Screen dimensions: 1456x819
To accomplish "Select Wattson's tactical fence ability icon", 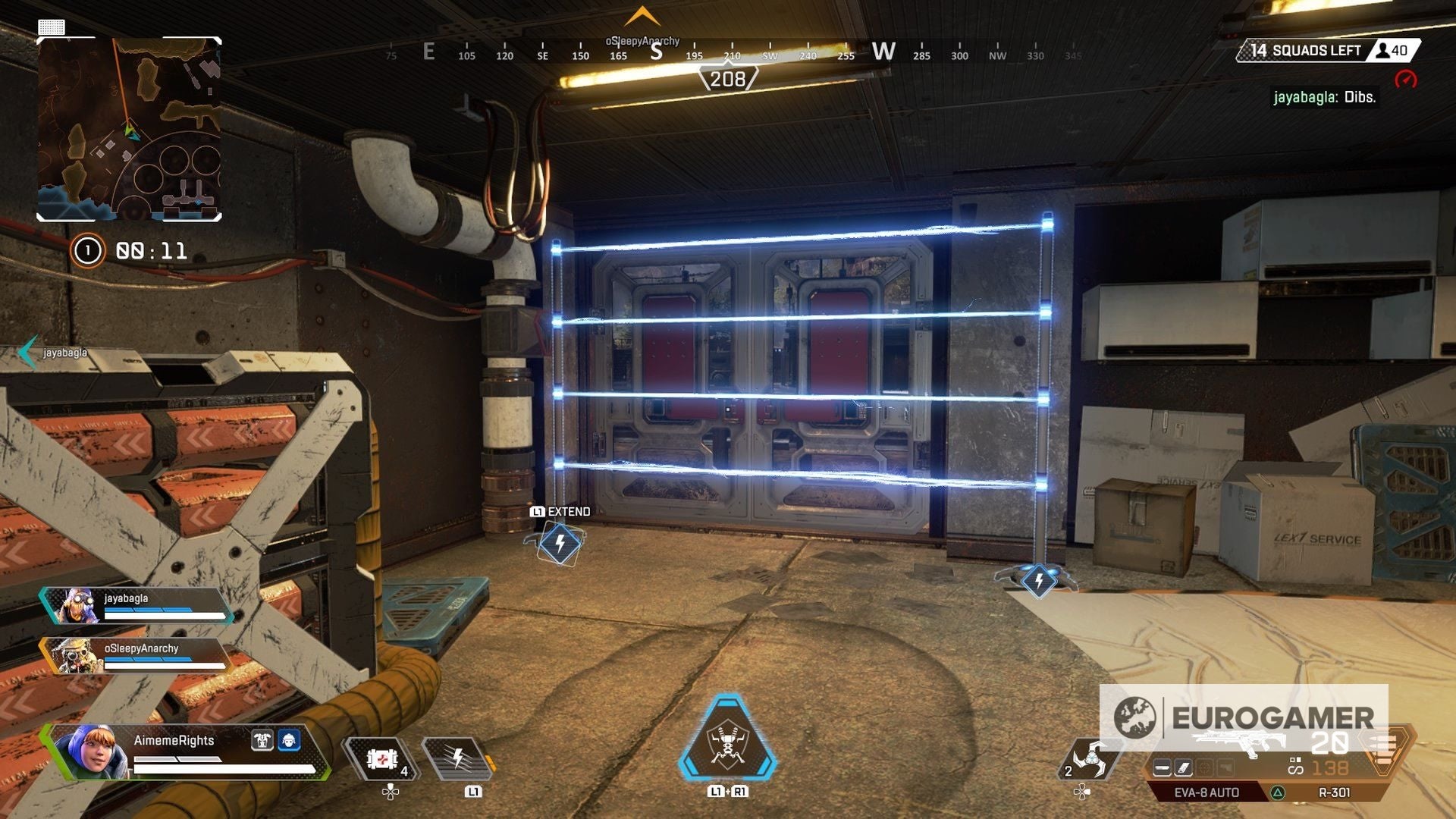I will (458, 760).
